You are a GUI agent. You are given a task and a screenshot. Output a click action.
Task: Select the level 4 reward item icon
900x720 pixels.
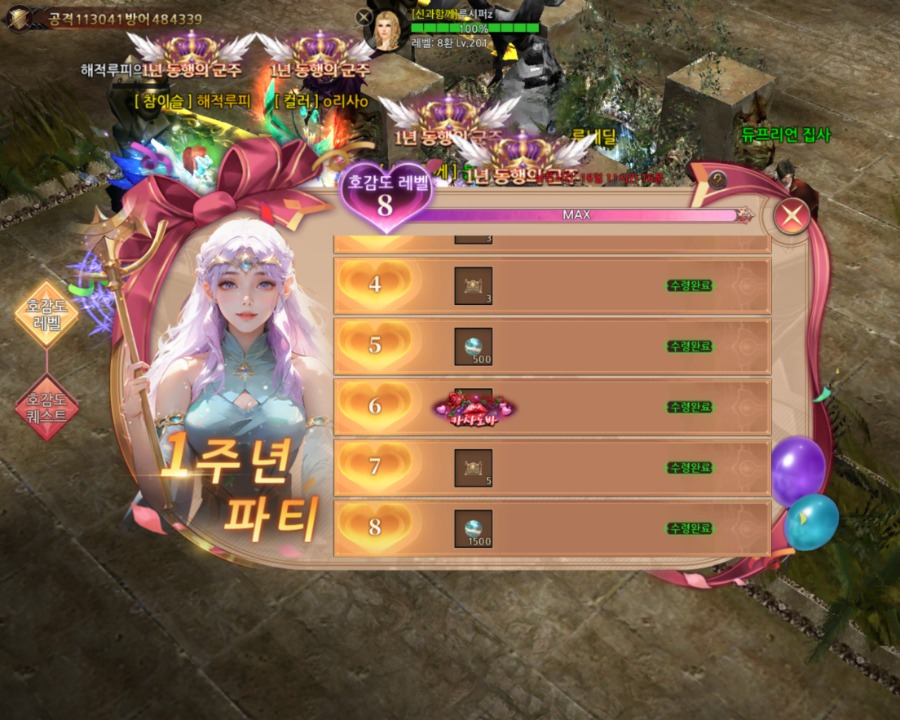tap(473, 286)
